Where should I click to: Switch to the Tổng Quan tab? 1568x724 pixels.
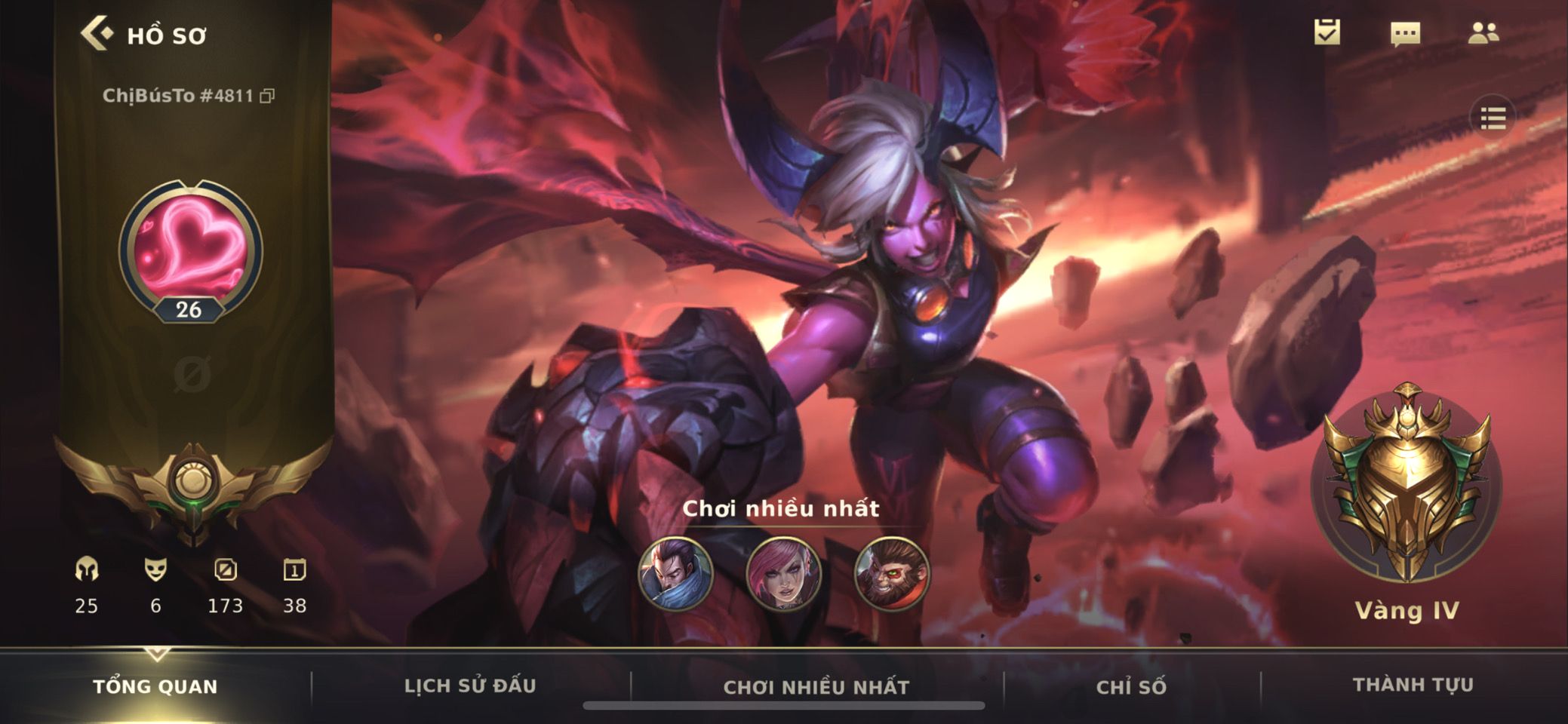(155, 686)
